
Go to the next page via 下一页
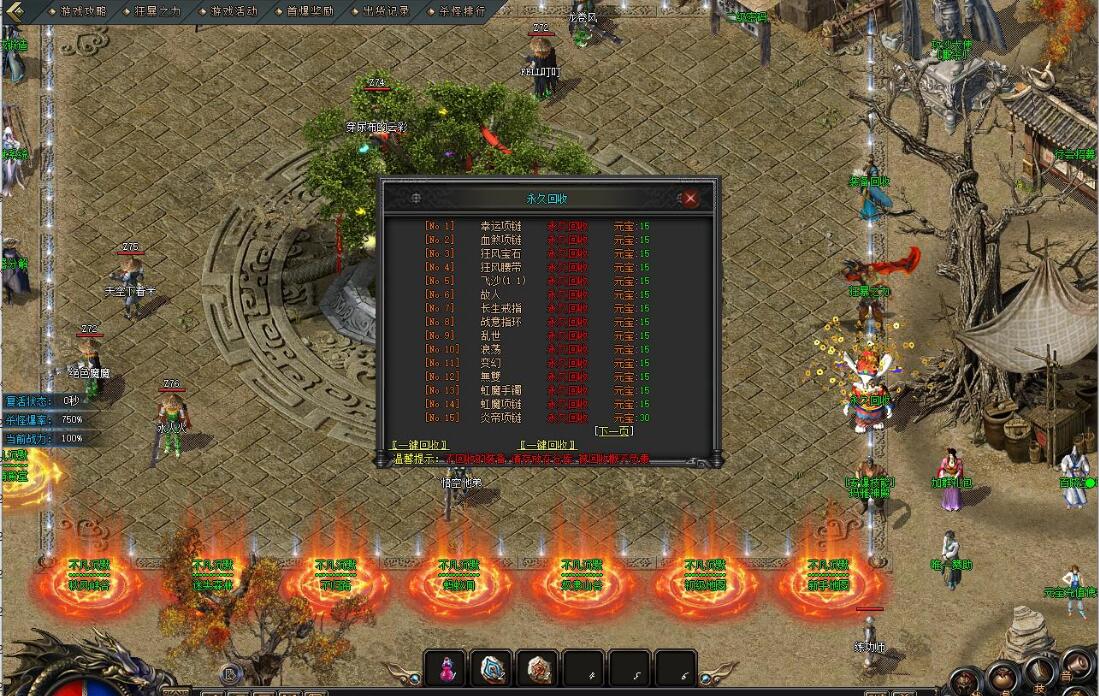(613, 431)
